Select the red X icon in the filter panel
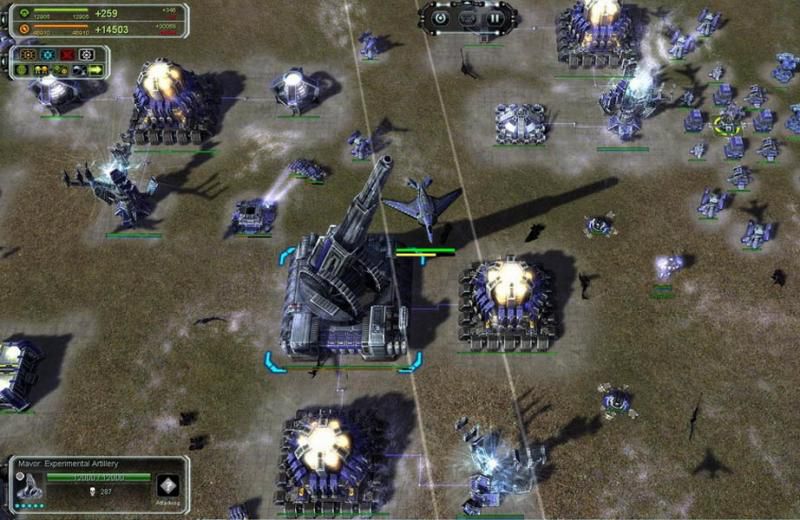This screenshot has height=520, width=800. click(67, 54)
